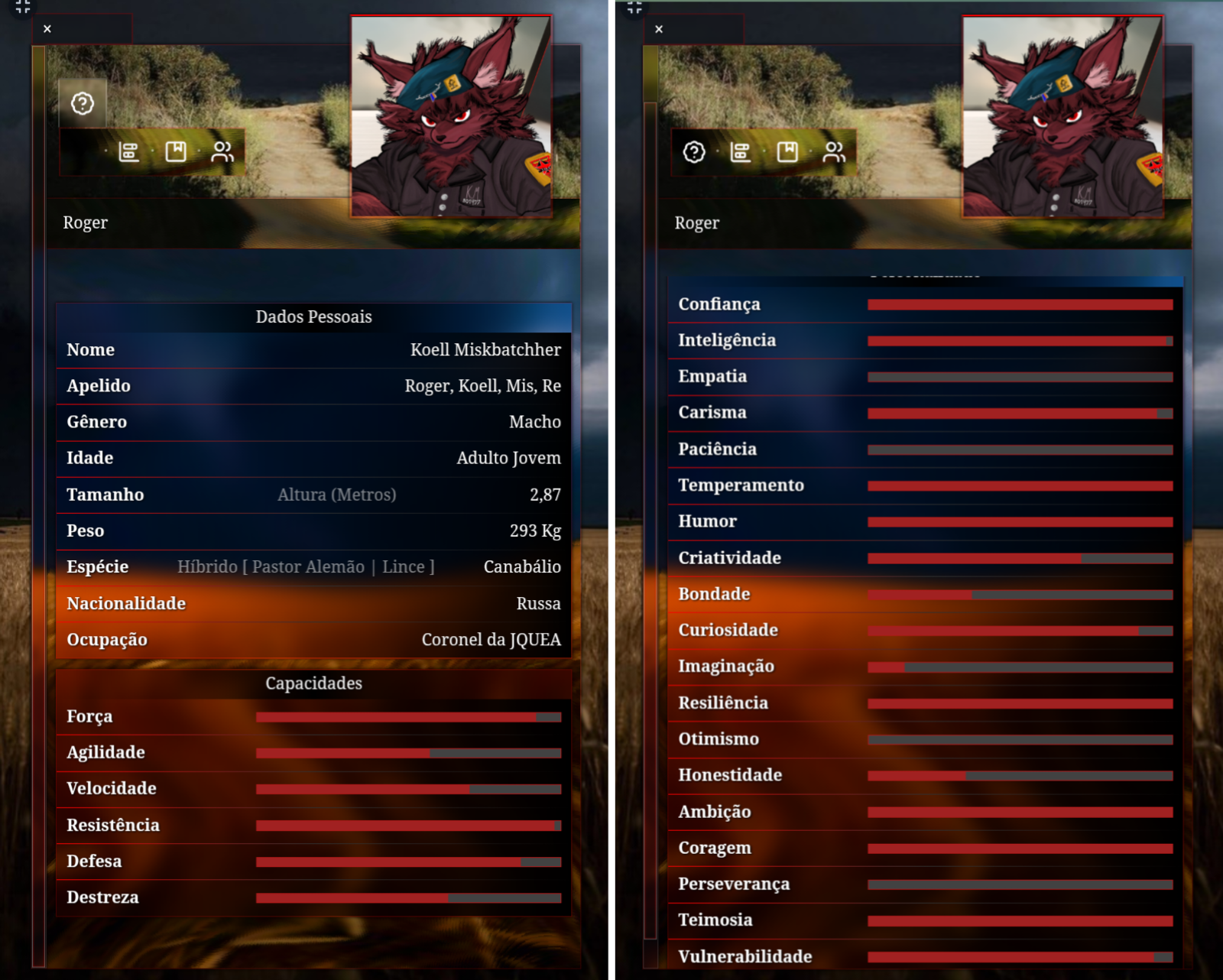1223x980 pixels.
Task: Click the help icon beside the Confiança panel's toolbar
Action: click(694, 152)
